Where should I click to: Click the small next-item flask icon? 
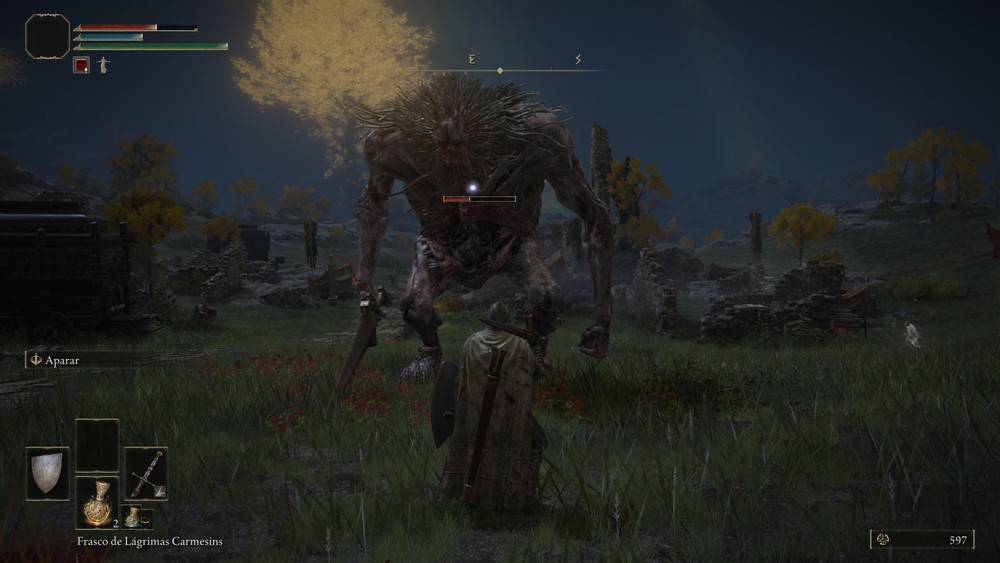[x=132, y=517]
